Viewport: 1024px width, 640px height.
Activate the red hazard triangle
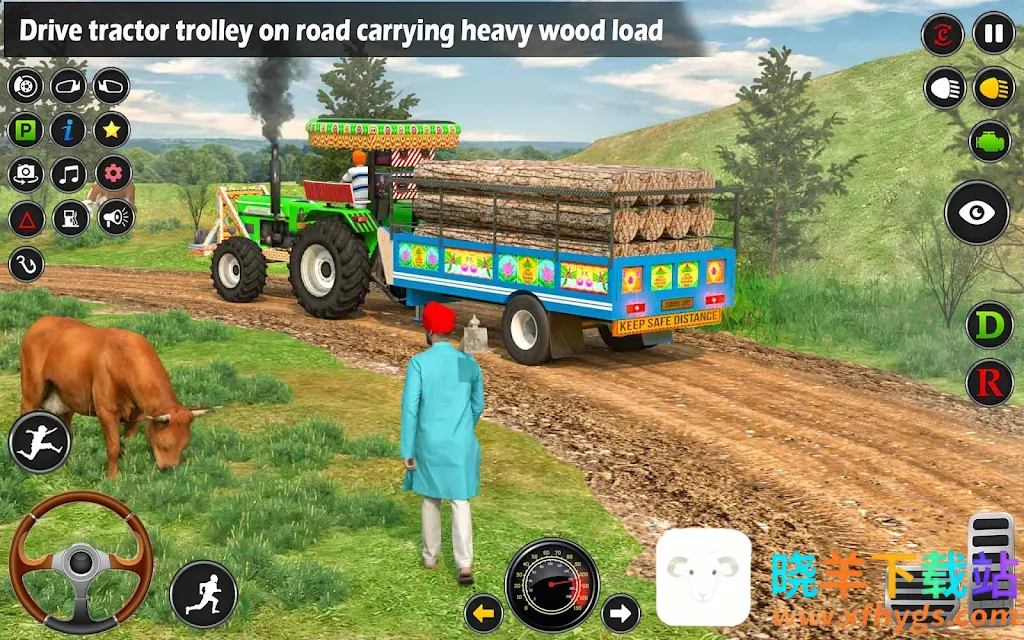tap(26, 218)
